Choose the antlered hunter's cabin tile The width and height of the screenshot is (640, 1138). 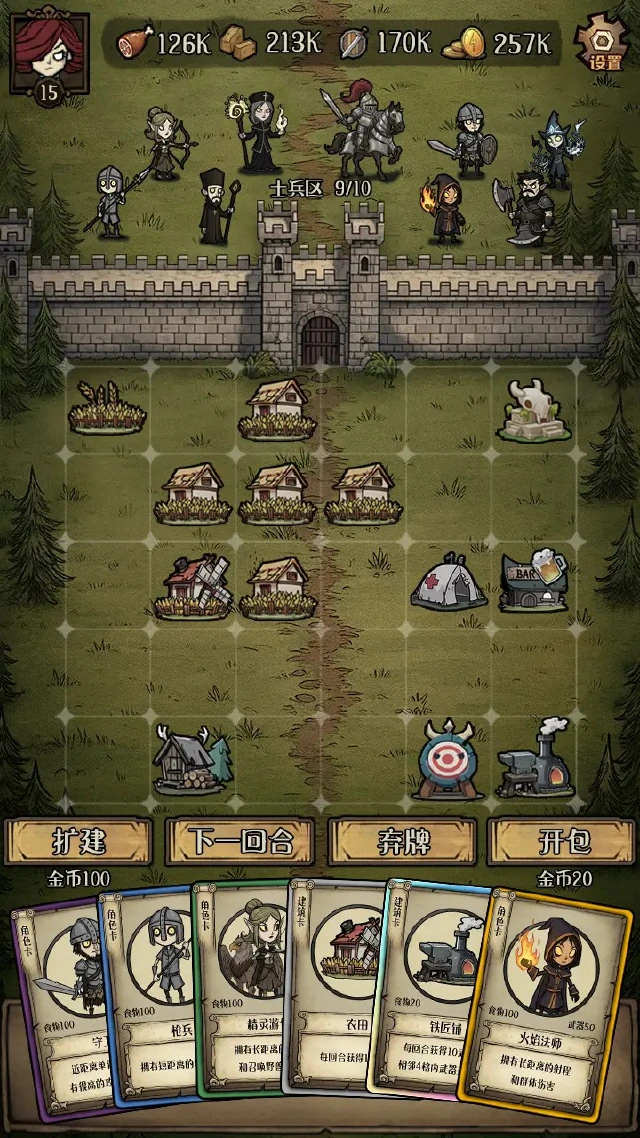click(x=192, y=759)
